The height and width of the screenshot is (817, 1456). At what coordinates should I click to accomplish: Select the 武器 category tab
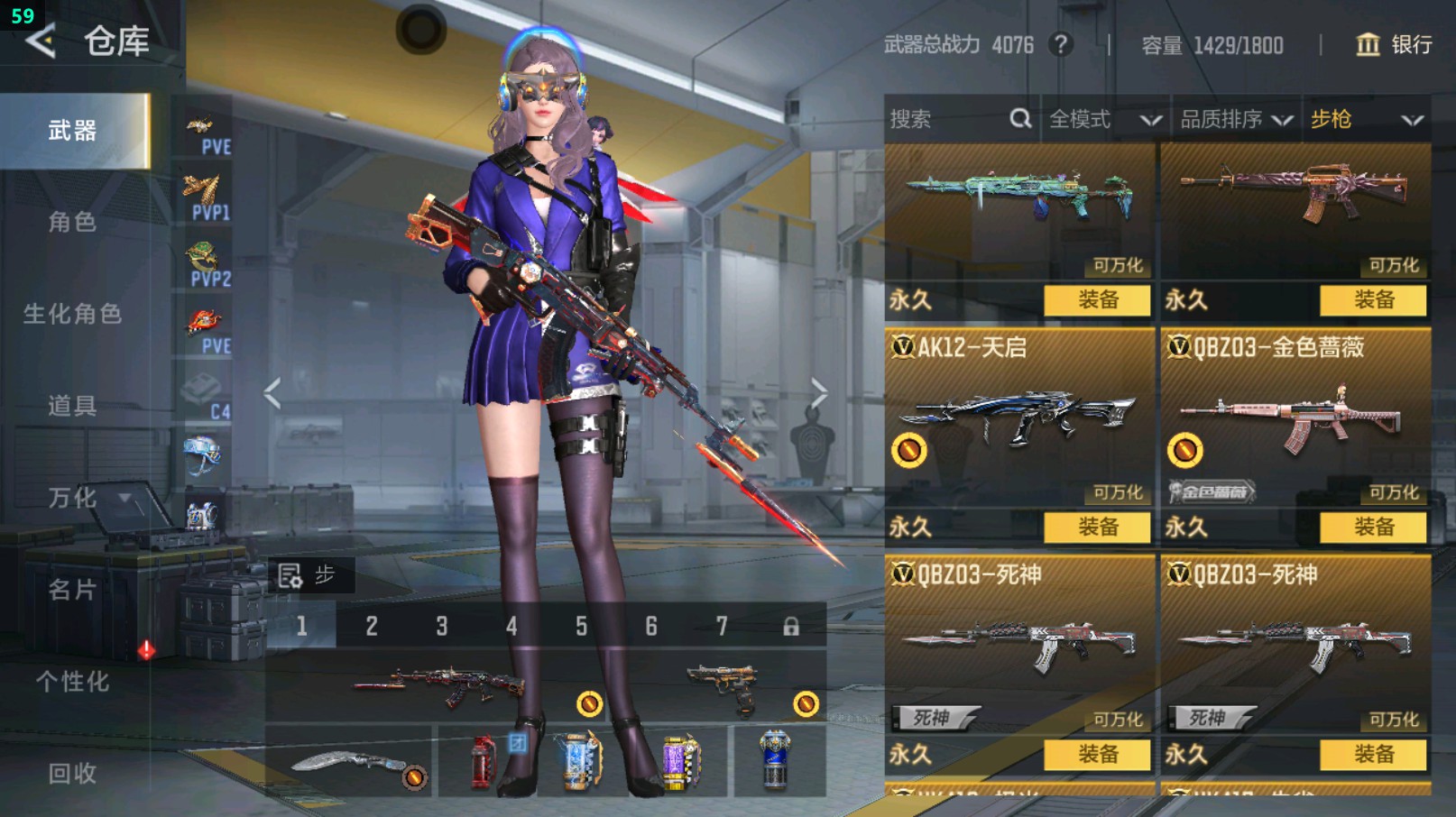click(x=73, y=132)
